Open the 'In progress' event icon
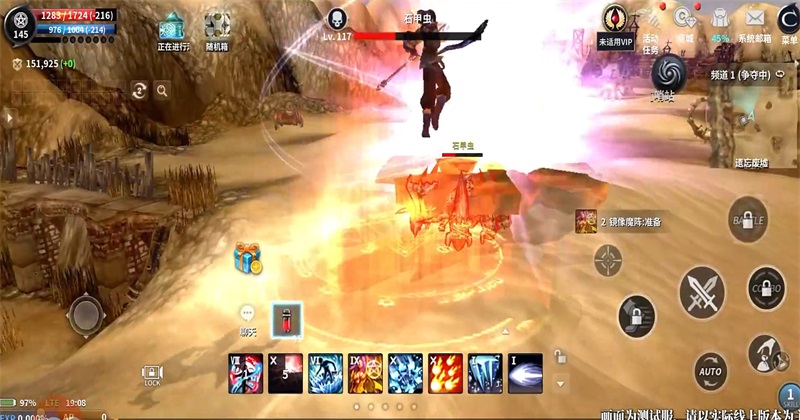This screenshot has height=420, width=800. click(x=172, y=27)
